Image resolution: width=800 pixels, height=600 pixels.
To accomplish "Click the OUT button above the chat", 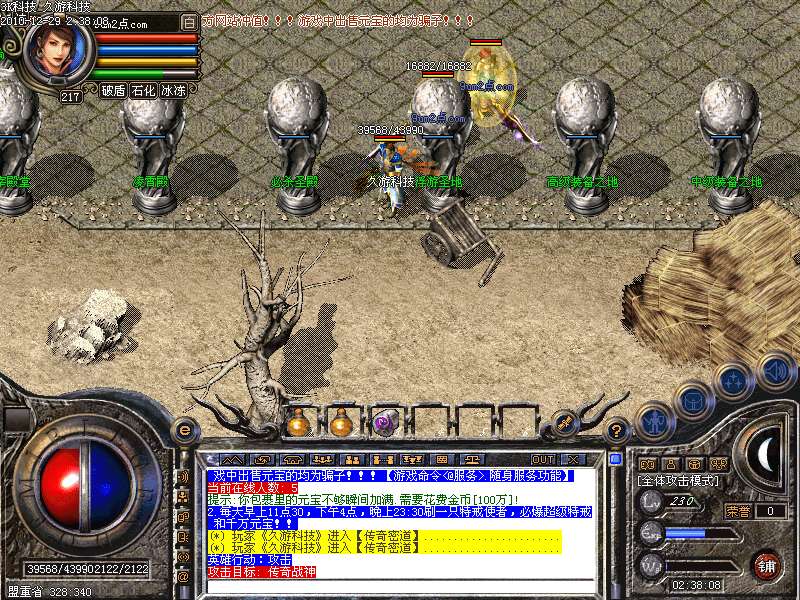I will (x=543, y=459).
